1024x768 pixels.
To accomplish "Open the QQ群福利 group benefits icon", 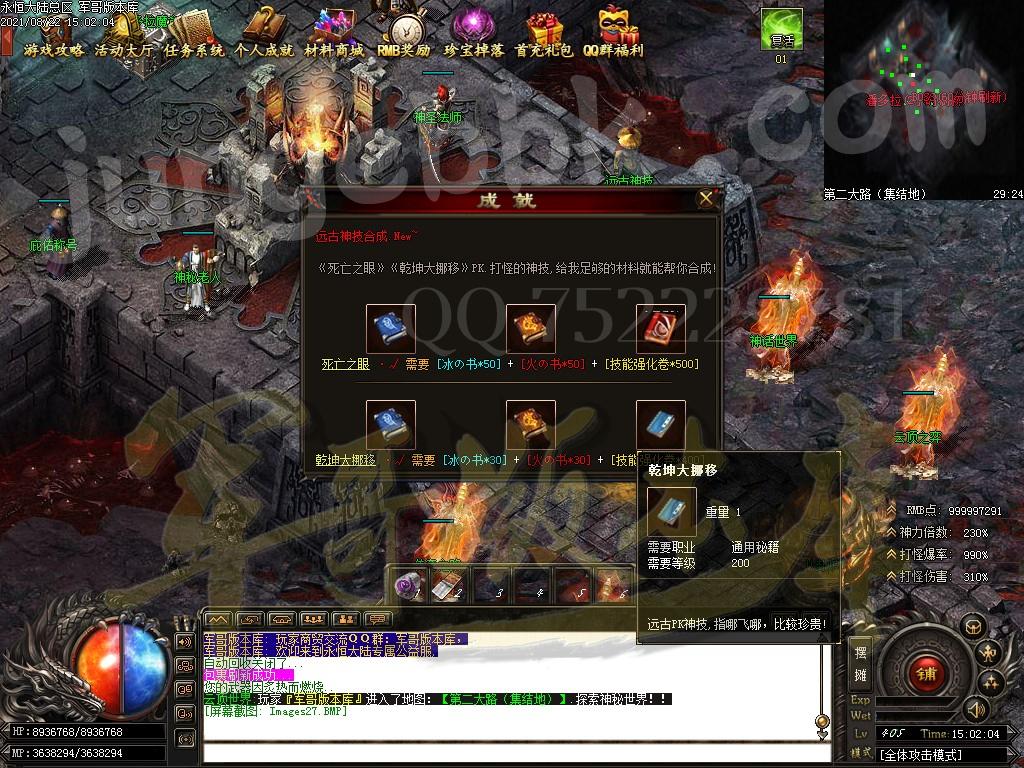I will point(613,34).
